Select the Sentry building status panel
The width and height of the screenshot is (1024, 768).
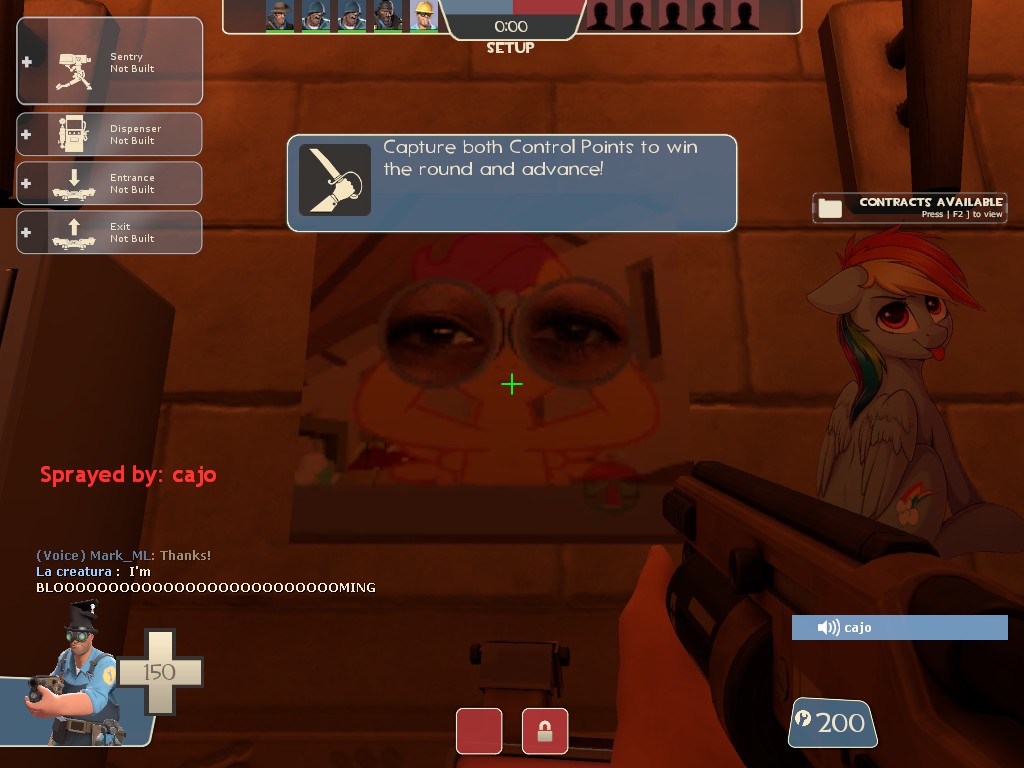pos(110,62)
